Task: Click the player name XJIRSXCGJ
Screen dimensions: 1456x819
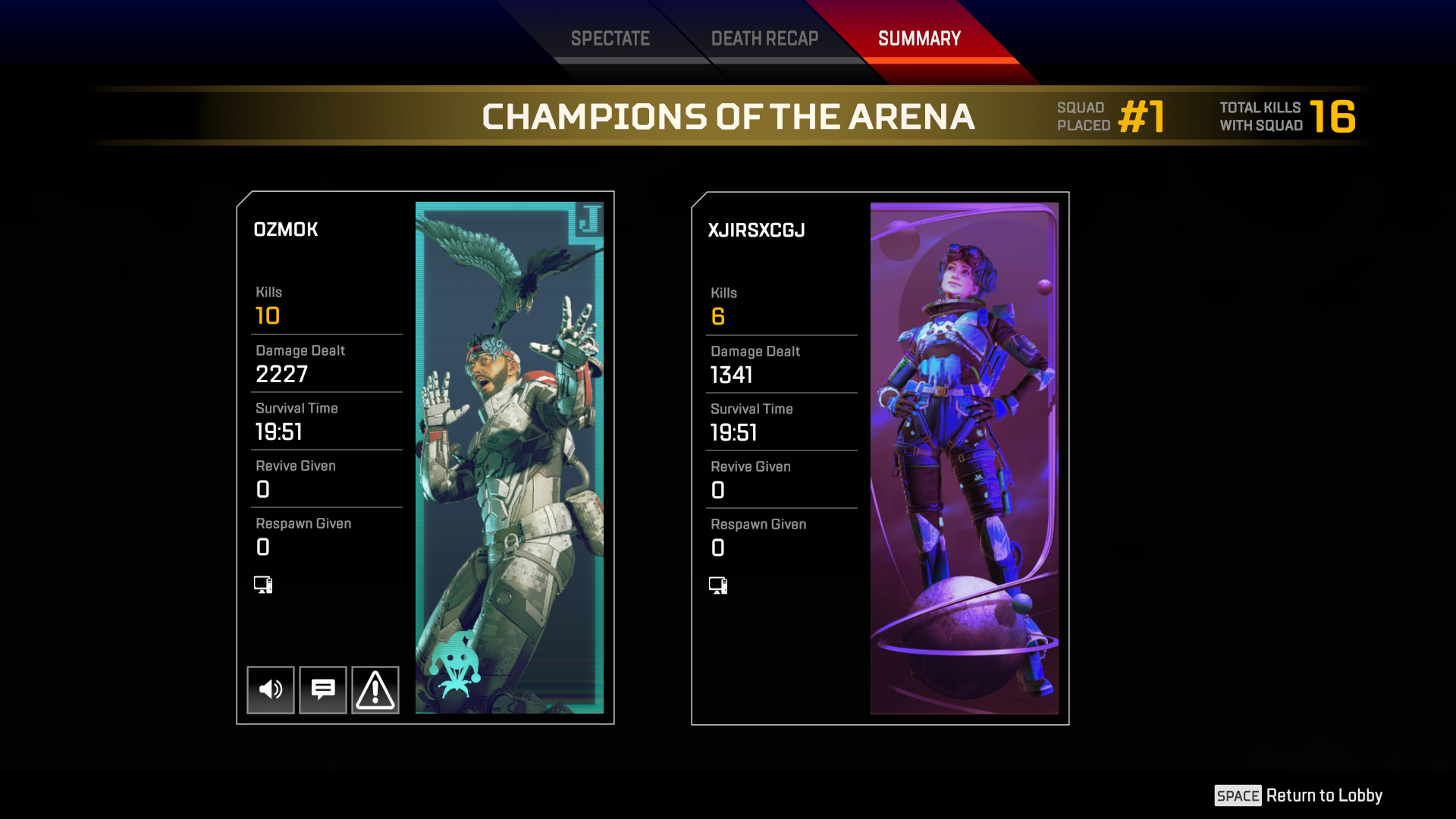Action: click(x=756, y=230)
